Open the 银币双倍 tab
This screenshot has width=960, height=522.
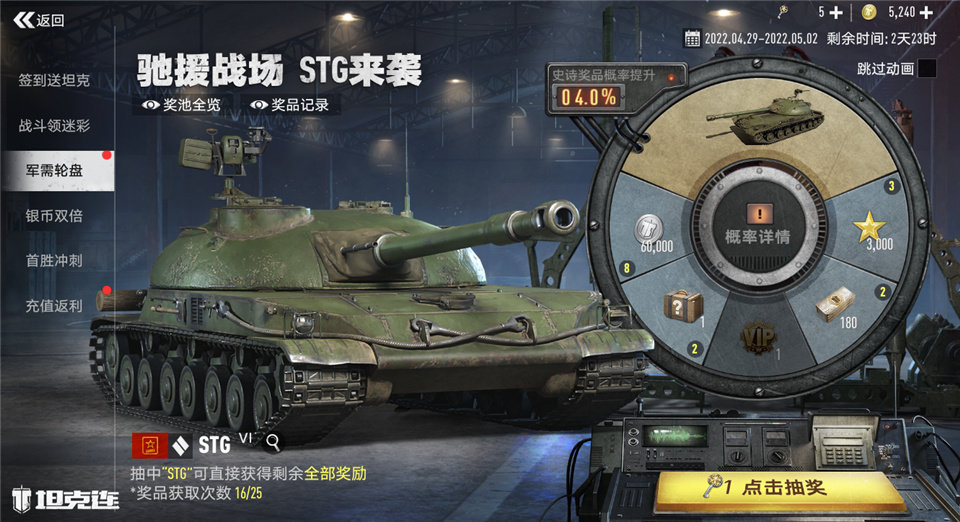pyautogui.click(x=54, y=216)
